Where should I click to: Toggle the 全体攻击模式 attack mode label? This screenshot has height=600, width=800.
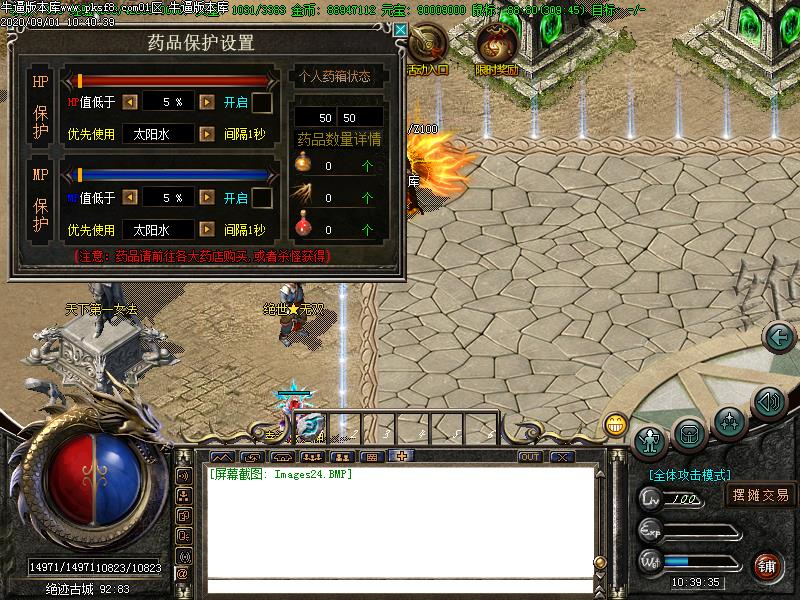689,475
